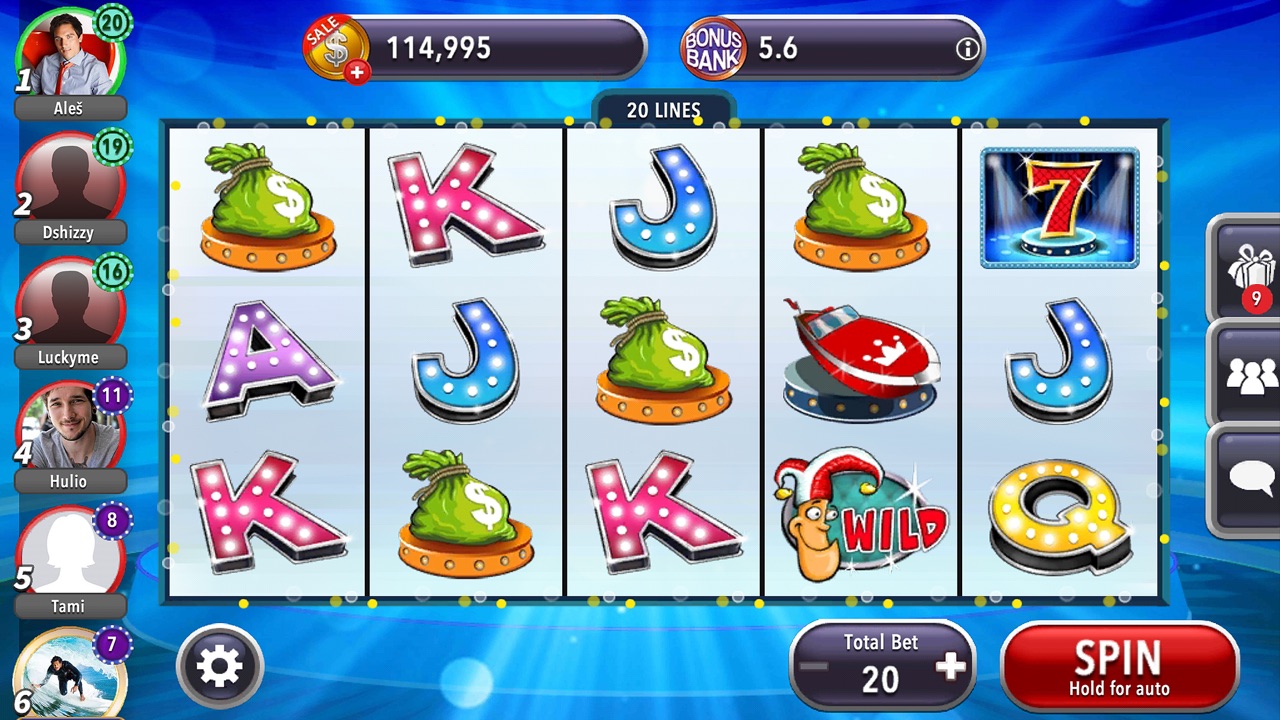The image size is (1280, 720).
Task: Open the chat speech bubble
Action: coord(1250,478)
